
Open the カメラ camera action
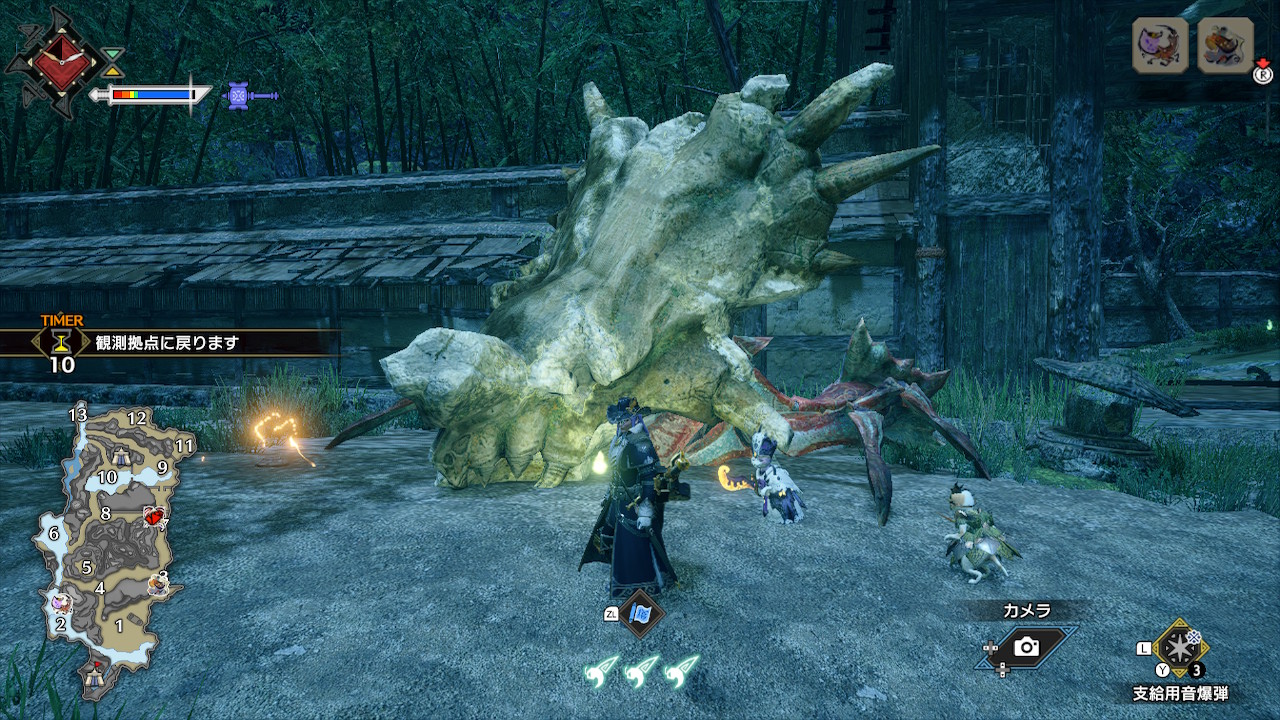tap(1026, 647)
